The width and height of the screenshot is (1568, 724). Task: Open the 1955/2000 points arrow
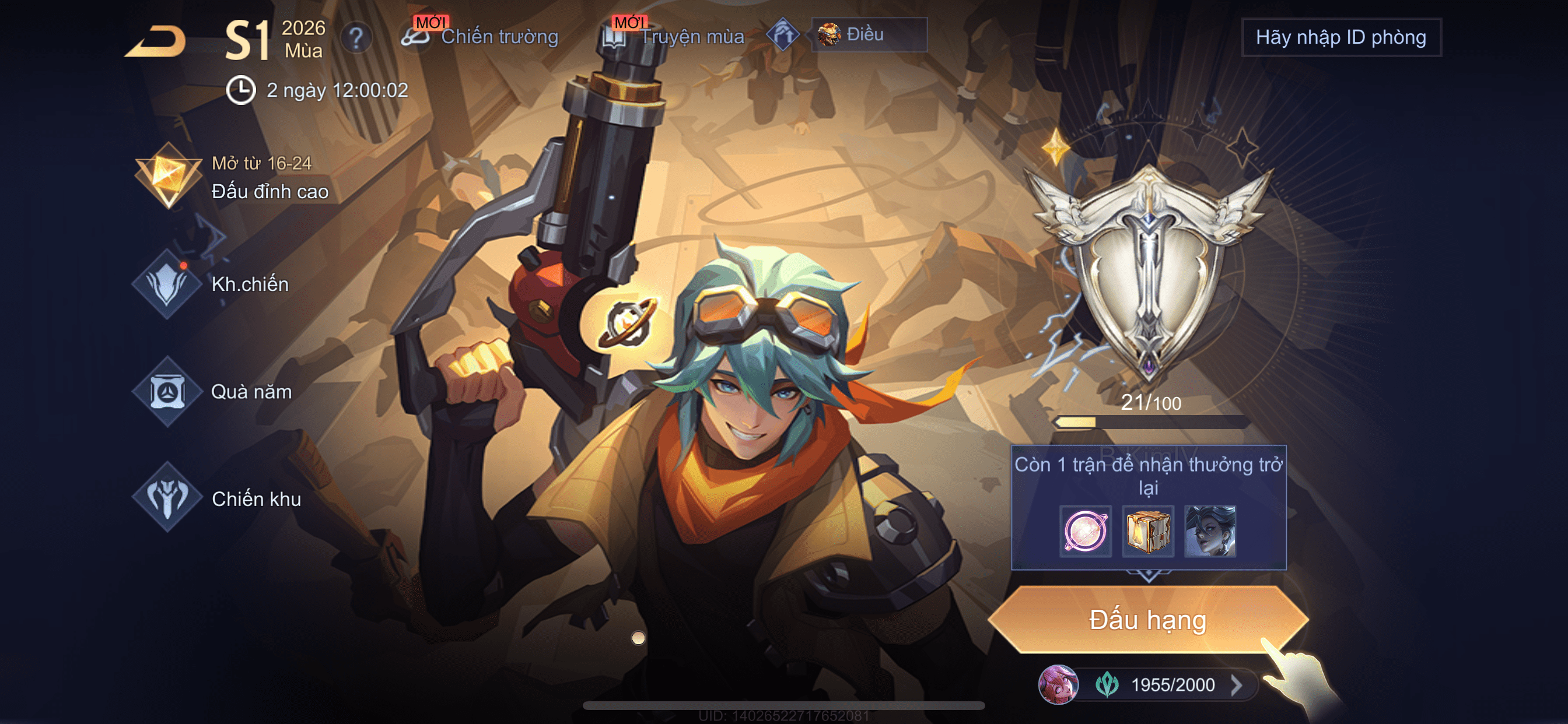coord(1236,685)
